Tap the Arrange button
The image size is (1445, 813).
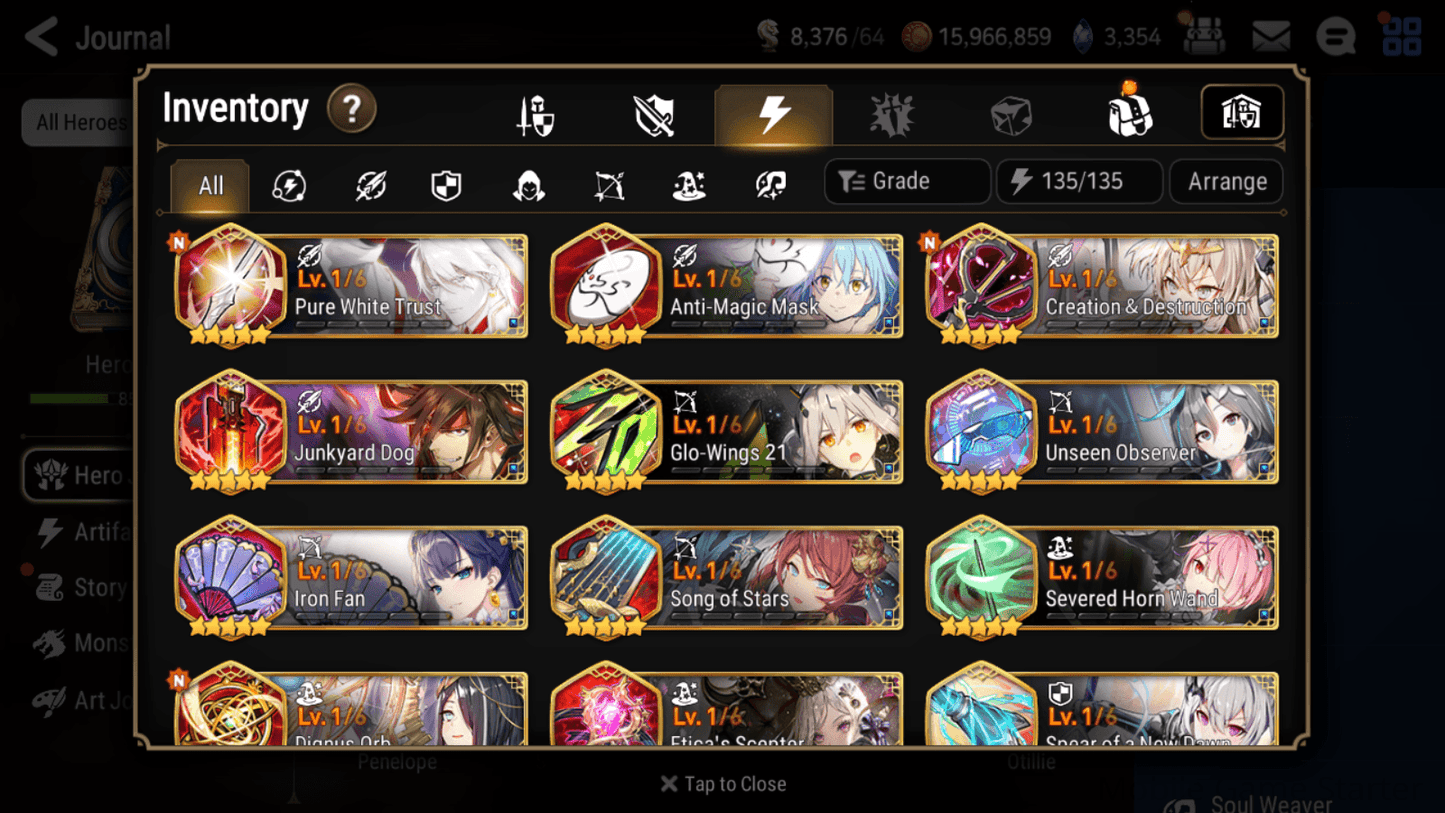(1226, 181)
